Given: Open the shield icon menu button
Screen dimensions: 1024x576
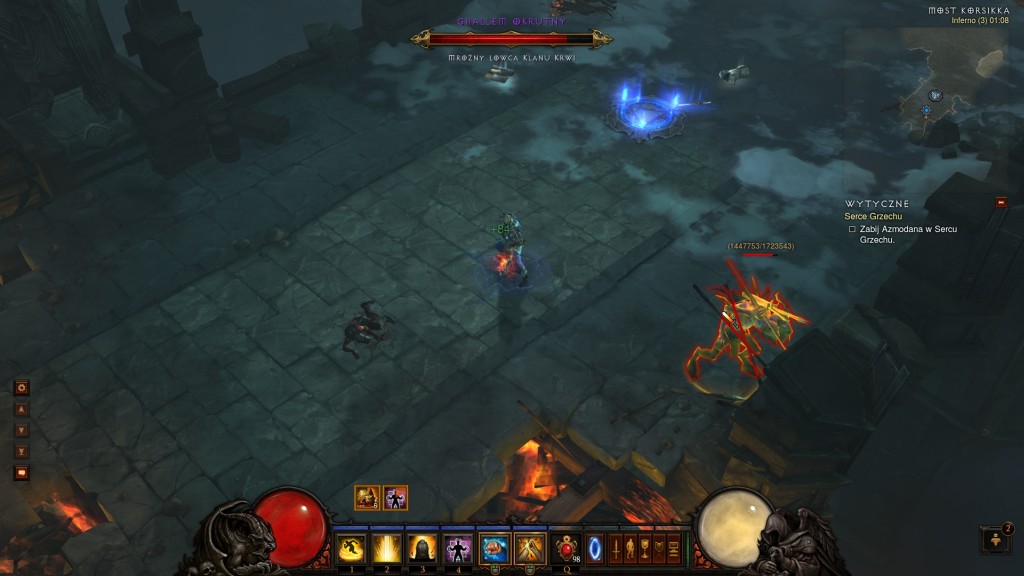Looking at the screenshot, I should point(659,549).
